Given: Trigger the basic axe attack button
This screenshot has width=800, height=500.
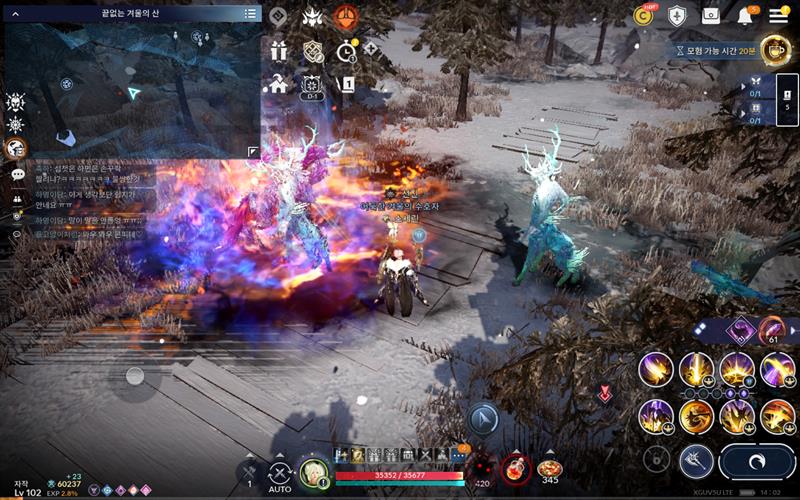Looking at the screenshot, I should 695,460.
